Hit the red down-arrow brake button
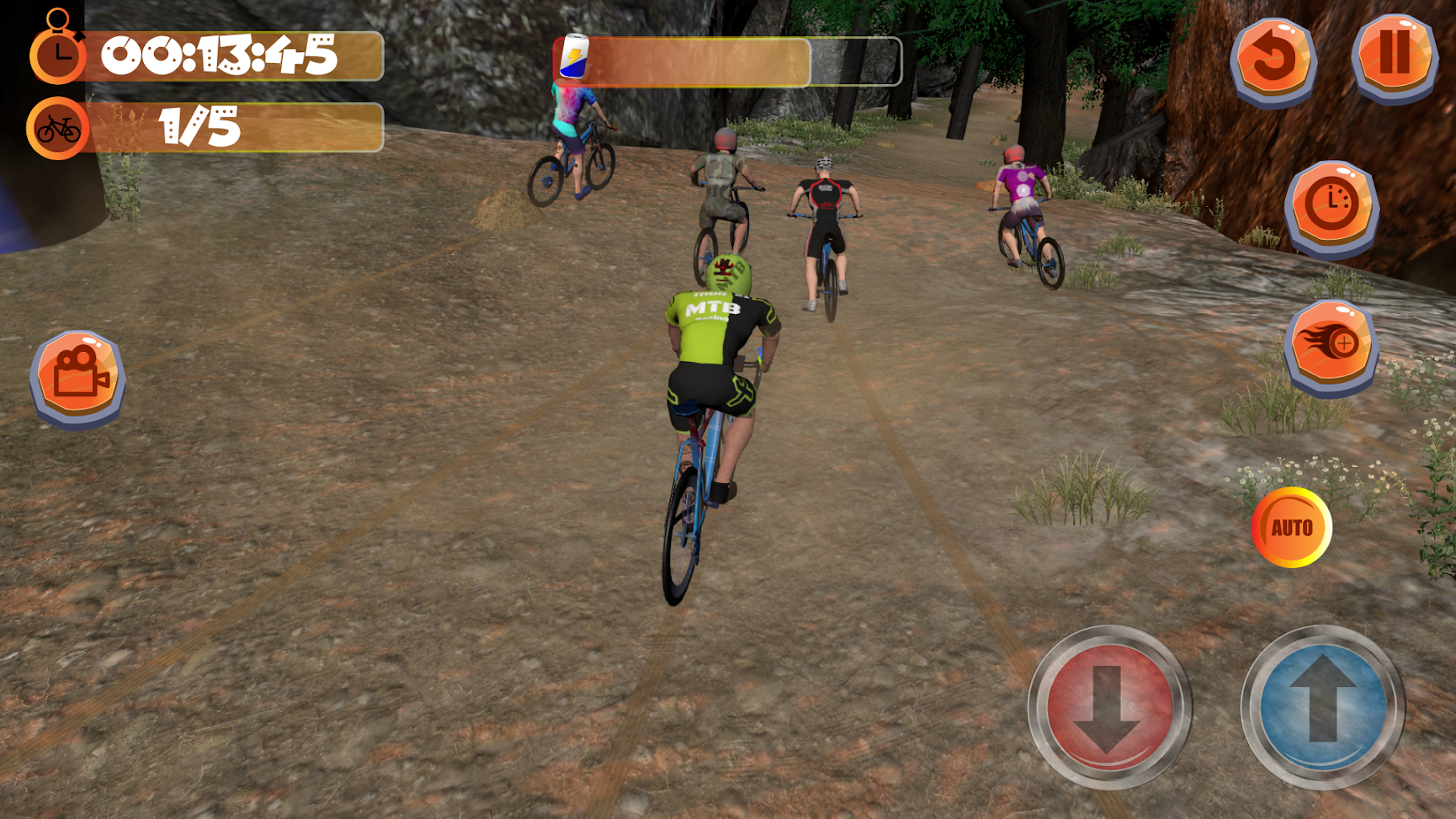Image resolution: width=1456 pixels, height=819 pixels. [1109, 707]
